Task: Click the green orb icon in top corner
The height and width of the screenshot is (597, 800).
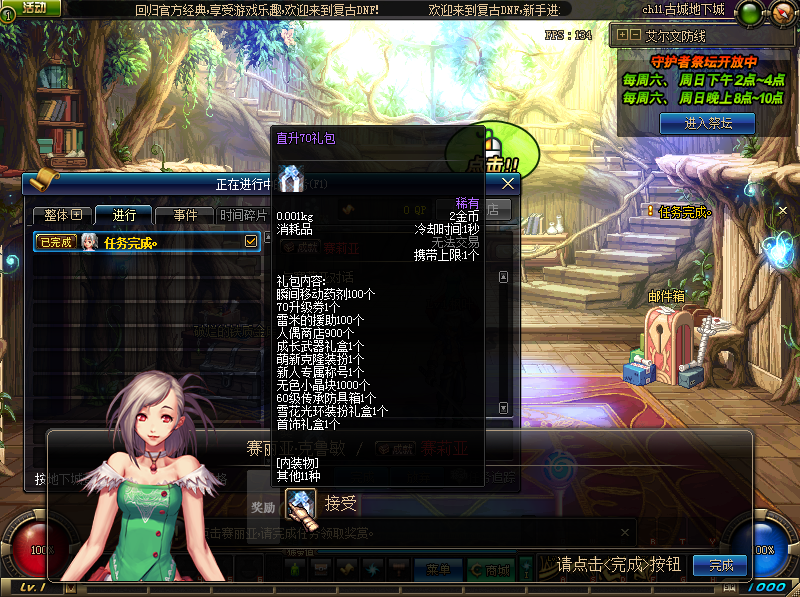Action: pyautogui.click(x=749, y=13)
